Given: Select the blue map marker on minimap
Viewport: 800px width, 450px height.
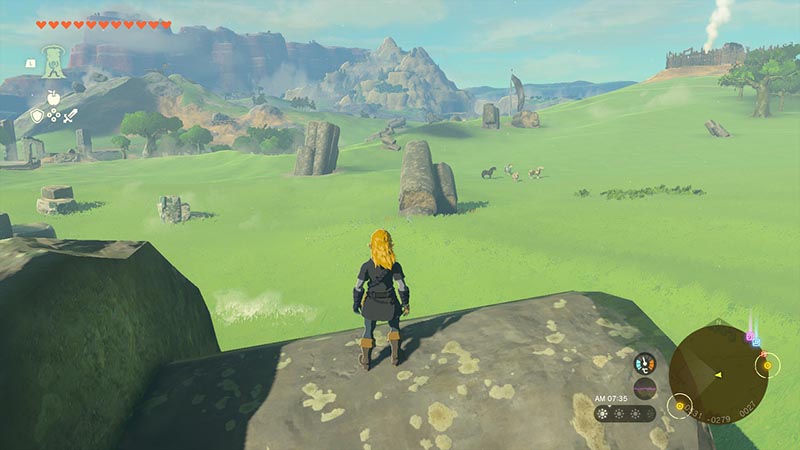Looking at the screenshot, I should (756, 342).
